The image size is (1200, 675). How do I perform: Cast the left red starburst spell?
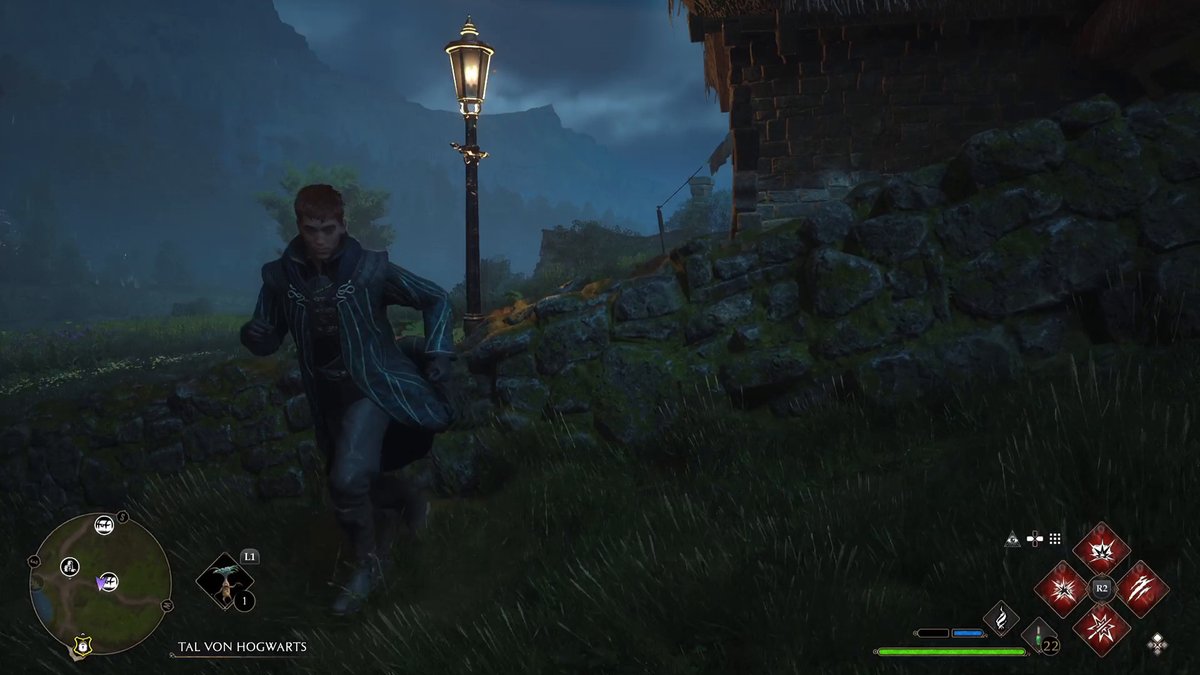tap(1061, 589)
